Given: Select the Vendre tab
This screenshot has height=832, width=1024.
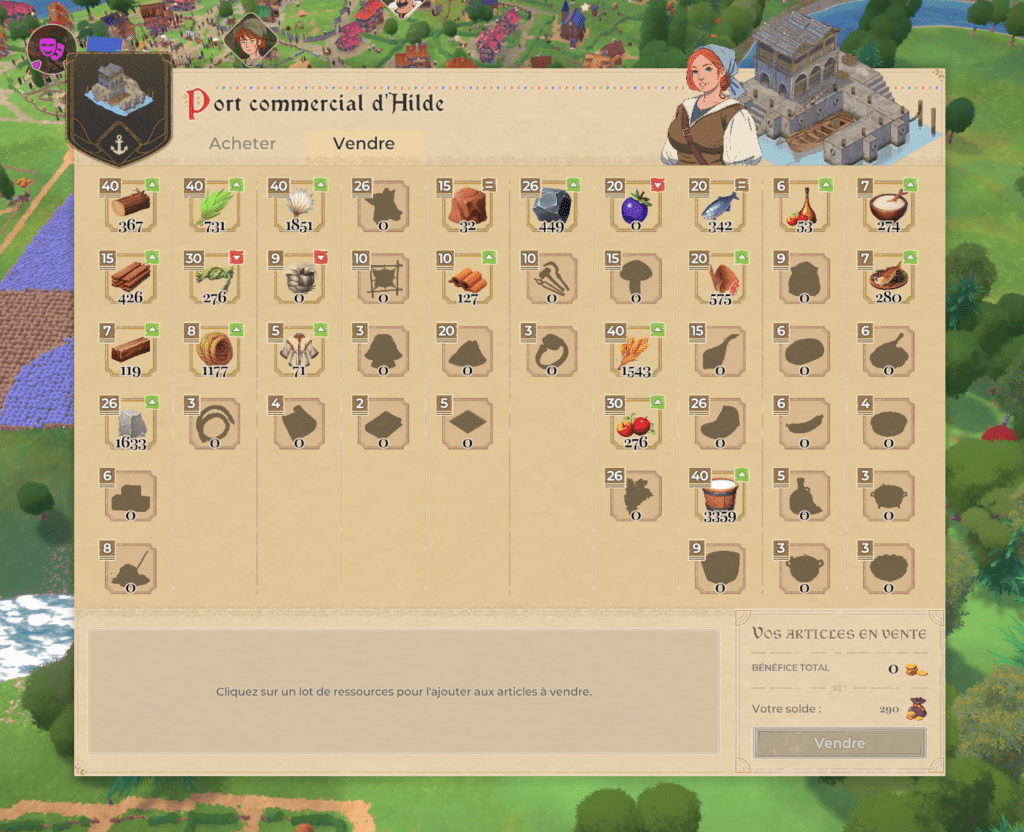Looking at the screenshot, I should pyautogui.click(x=363, y=144).
